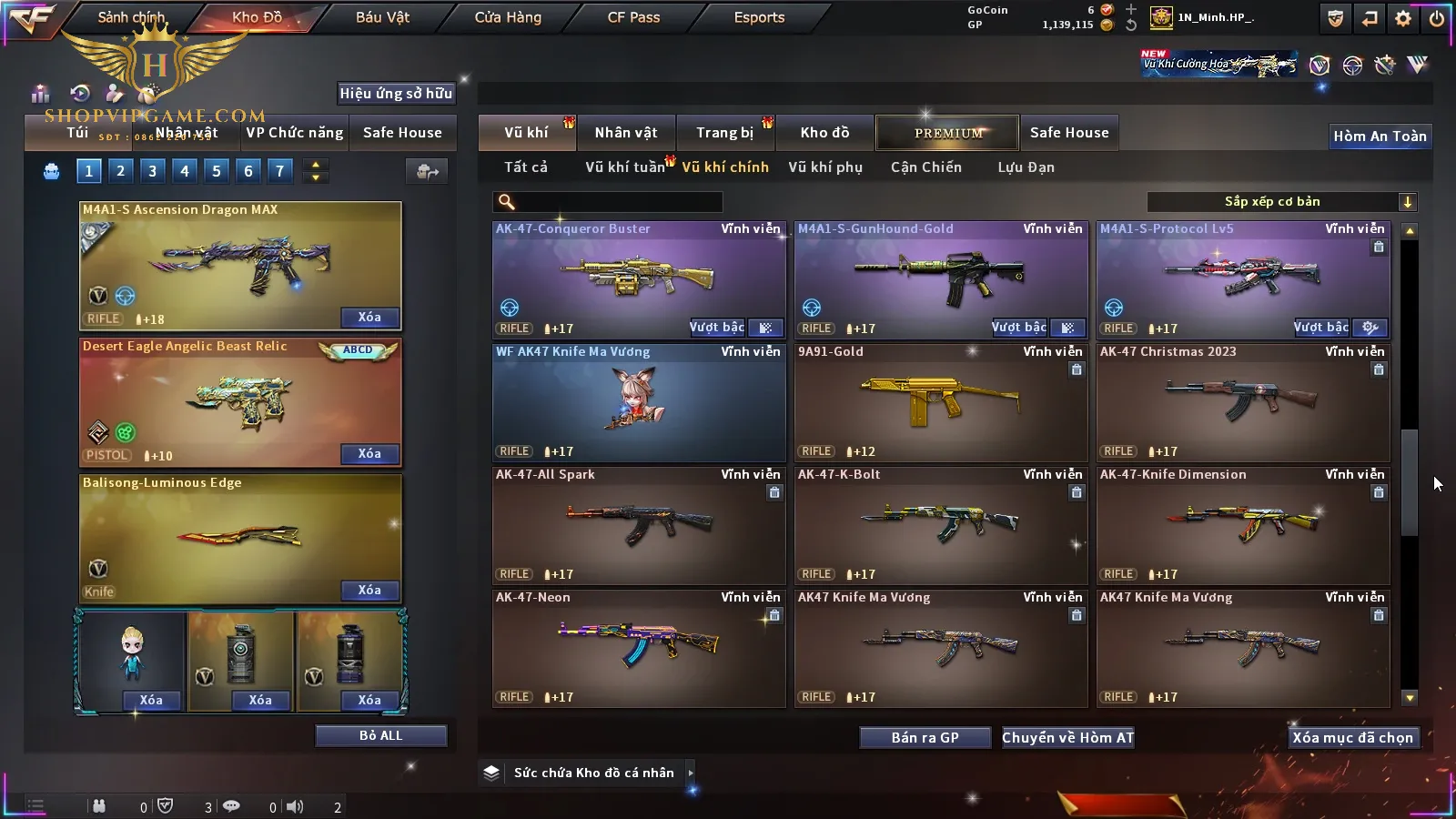Select the PREMIUM tab
Image resolution: width=1456 pixels, height=819 pixels.
[947, 133]
